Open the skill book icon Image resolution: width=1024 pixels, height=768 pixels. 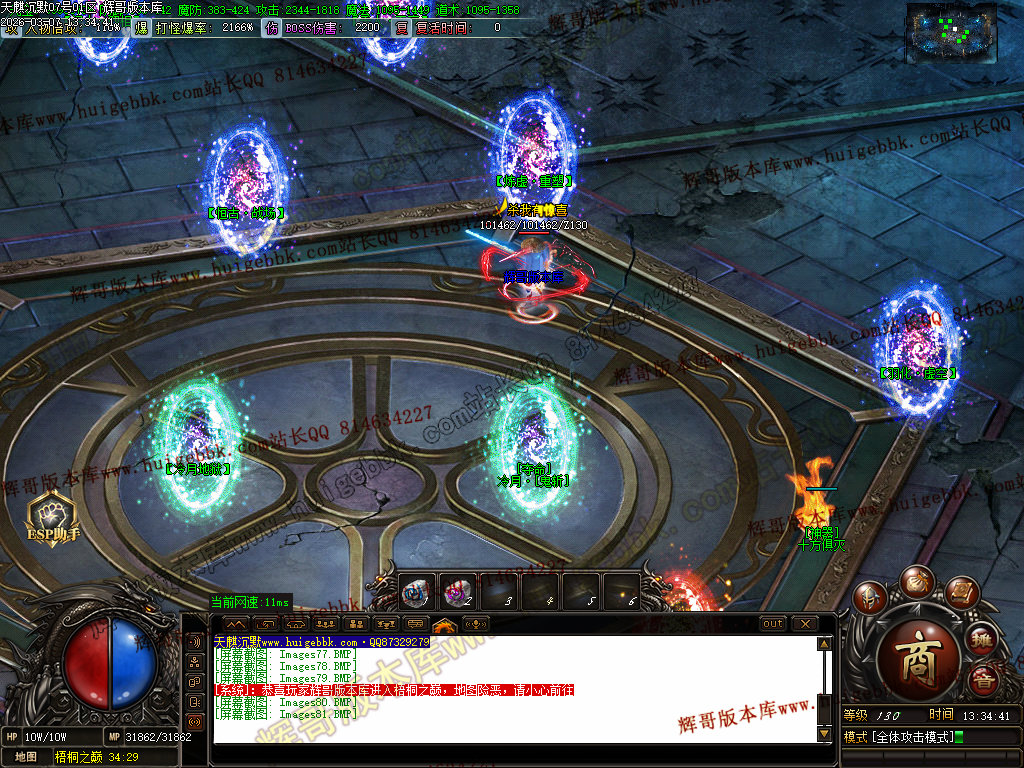click(x=961, y=593)
